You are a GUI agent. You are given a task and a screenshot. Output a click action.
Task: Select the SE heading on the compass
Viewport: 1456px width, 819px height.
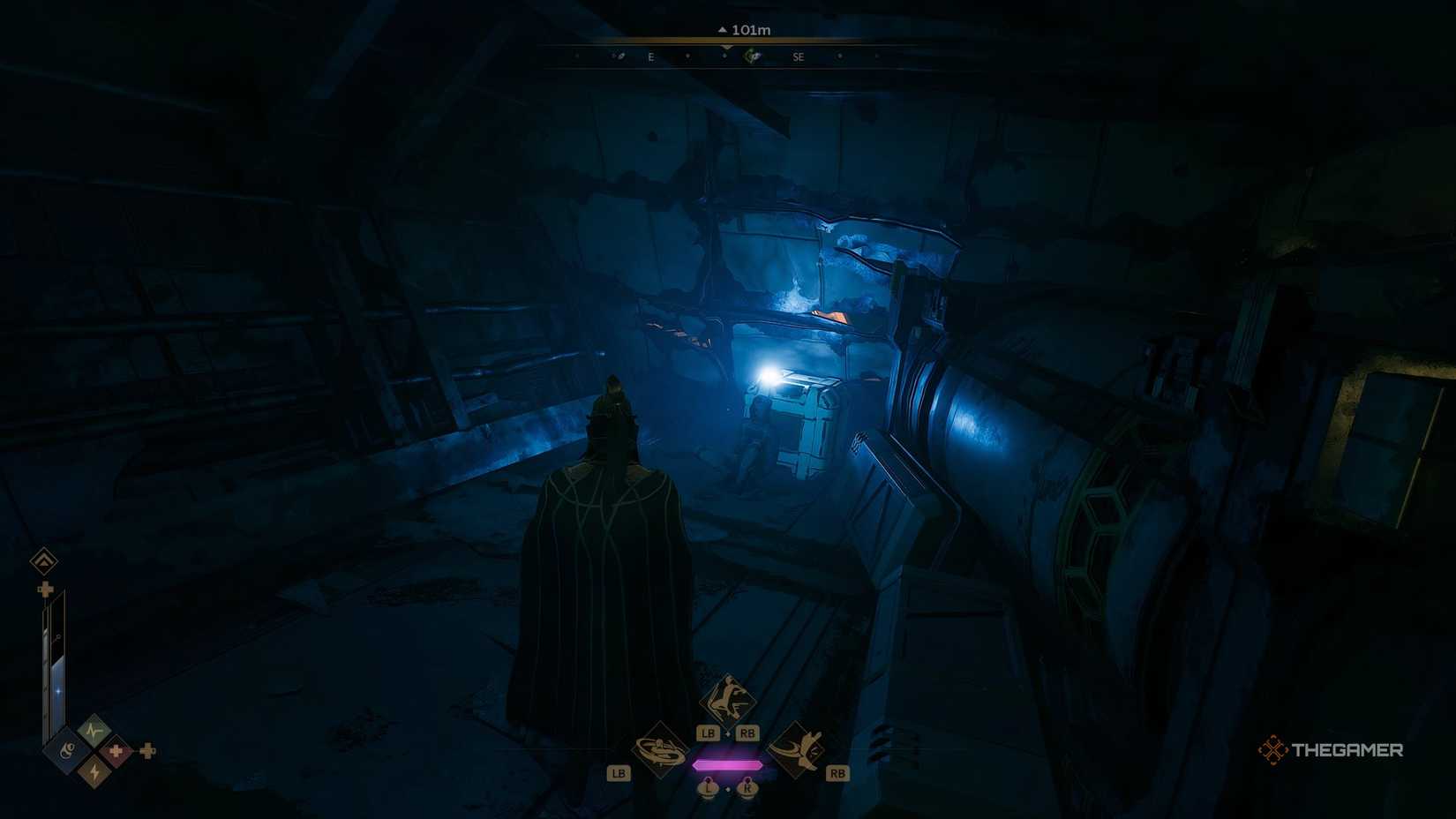[x=798, y=57]
